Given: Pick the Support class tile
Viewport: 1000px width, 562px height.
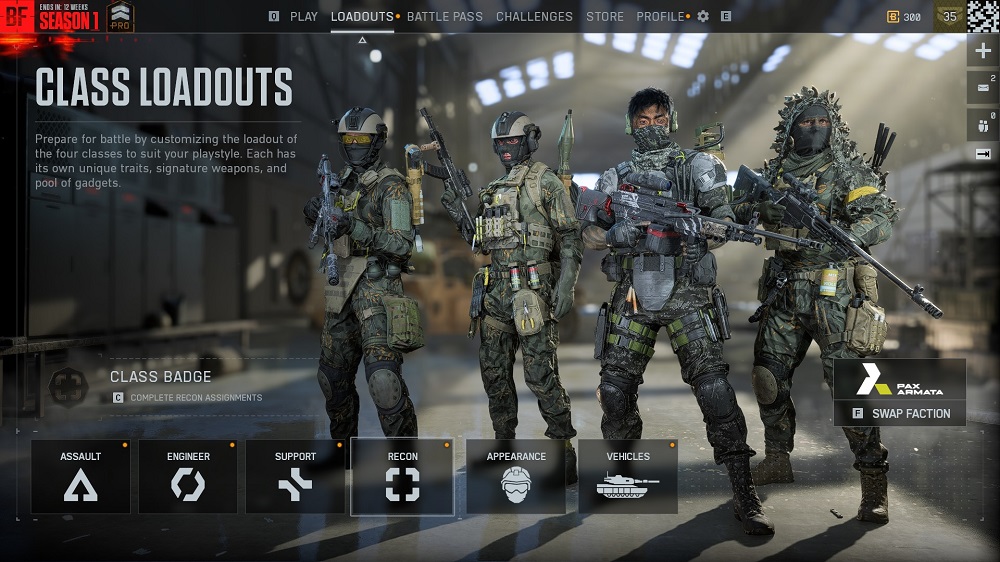Looking at the screenshot, I should (x=295, y=476).
